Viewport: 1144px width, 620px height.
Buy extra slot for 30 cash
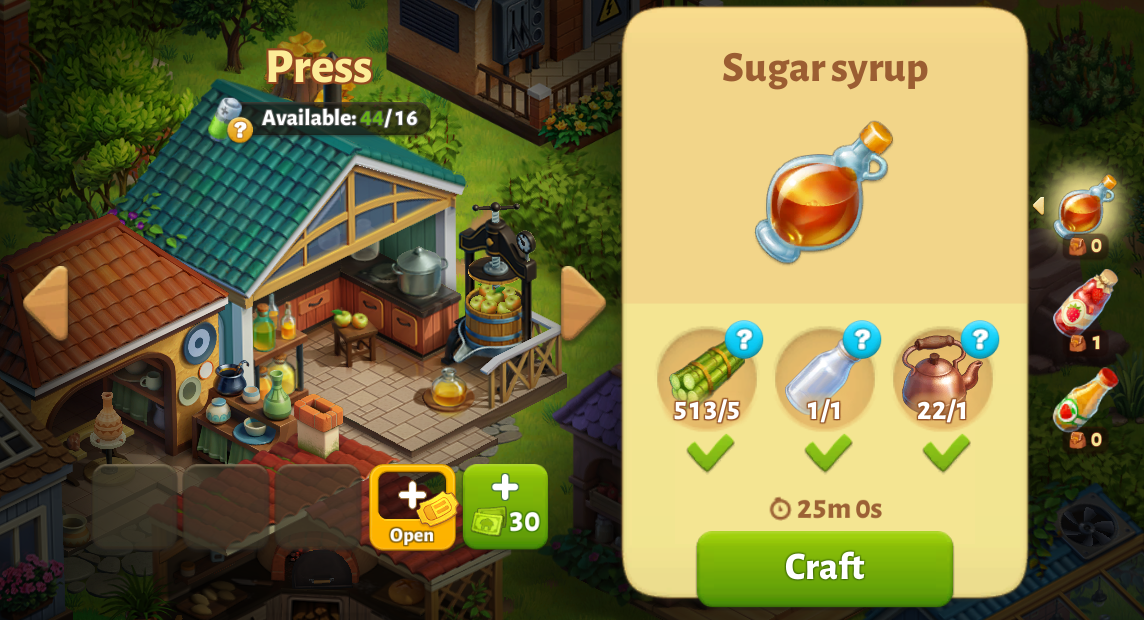[x=505, y=507]
